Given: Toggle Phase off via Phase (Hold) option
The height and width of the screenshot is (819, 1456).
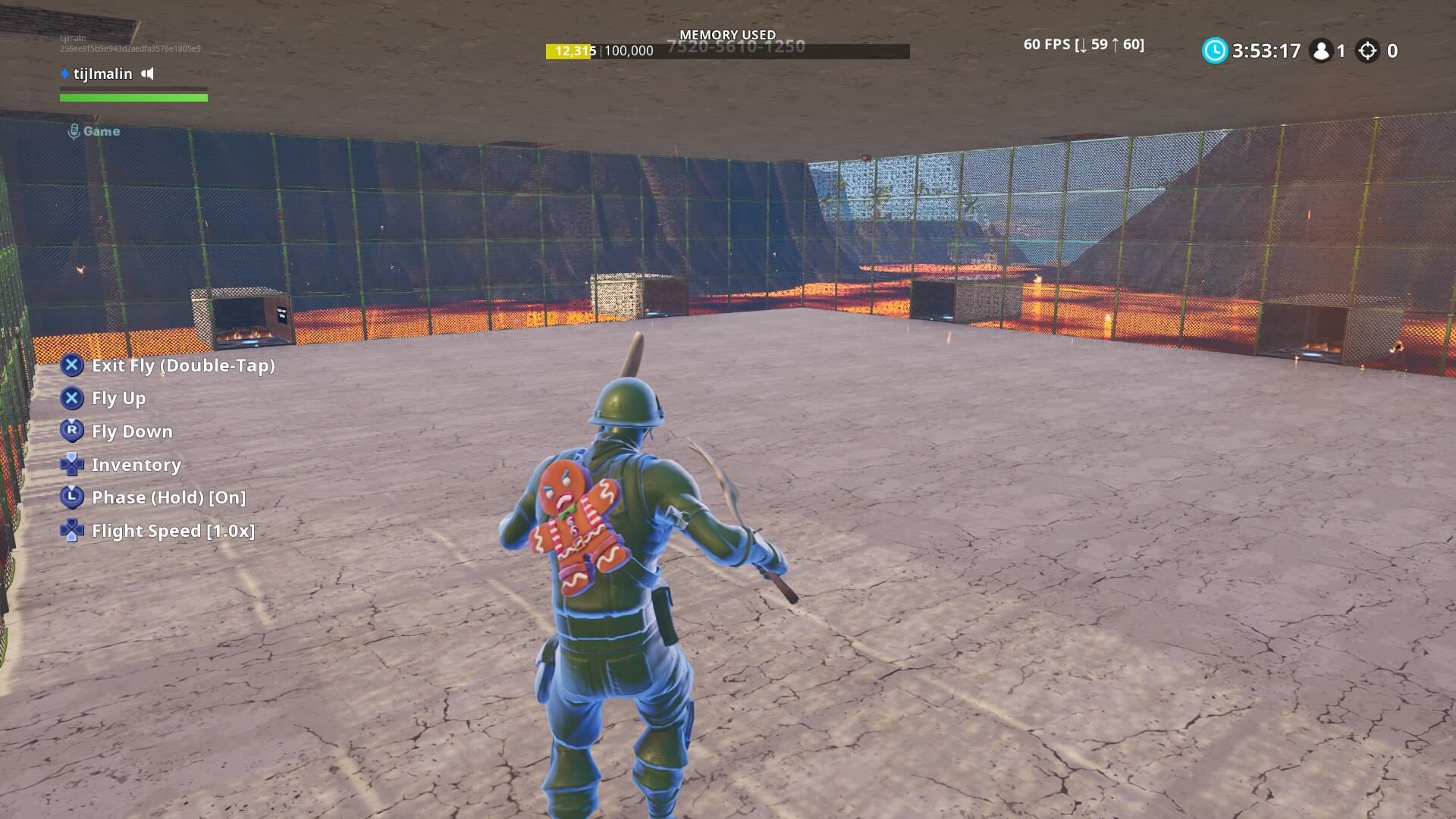Looking at the screenshot, I should [x=168, y=497].
